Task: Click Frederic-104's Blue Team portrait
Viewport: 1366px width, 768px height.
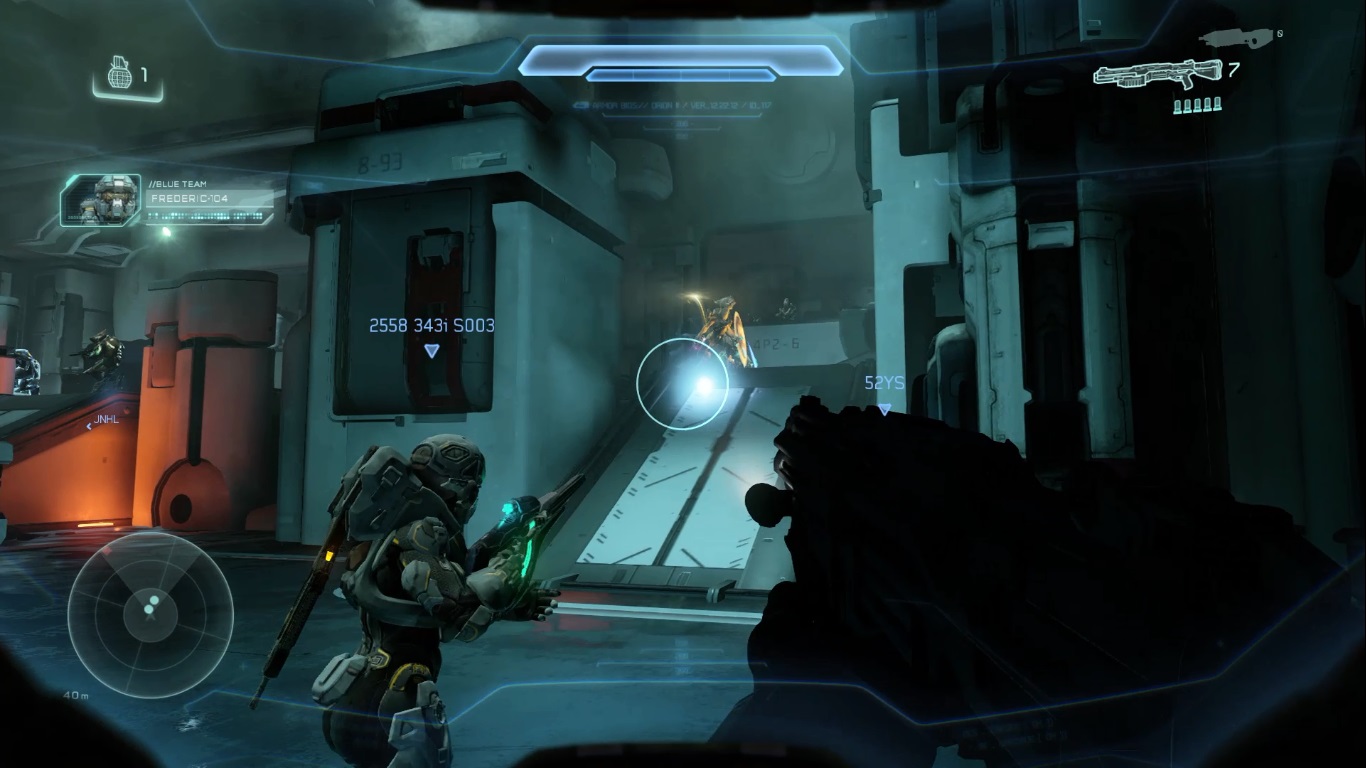Action: 102,200
